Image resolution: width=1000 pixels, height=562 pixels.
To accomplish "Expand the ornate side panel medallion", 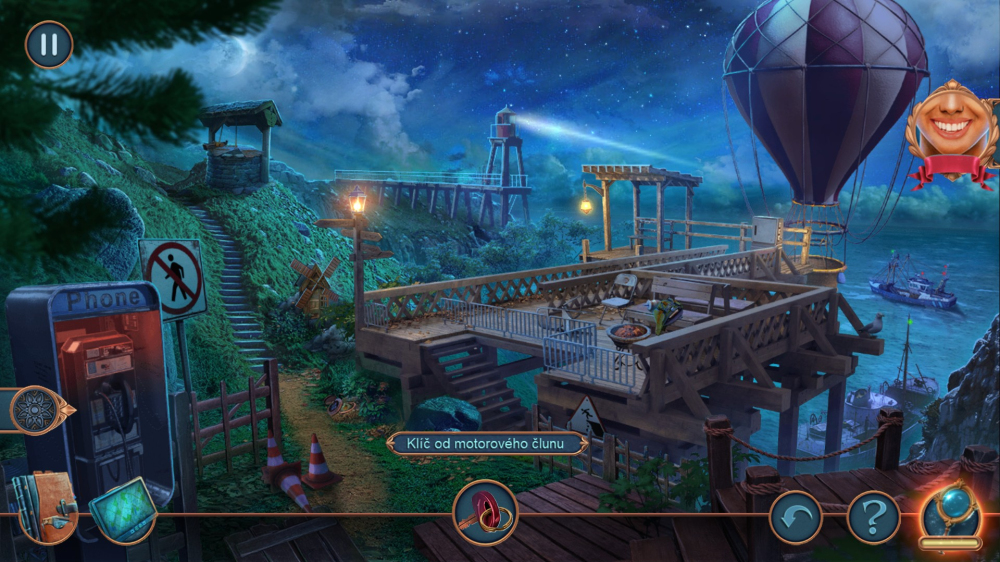I will [x=38, y=410].
